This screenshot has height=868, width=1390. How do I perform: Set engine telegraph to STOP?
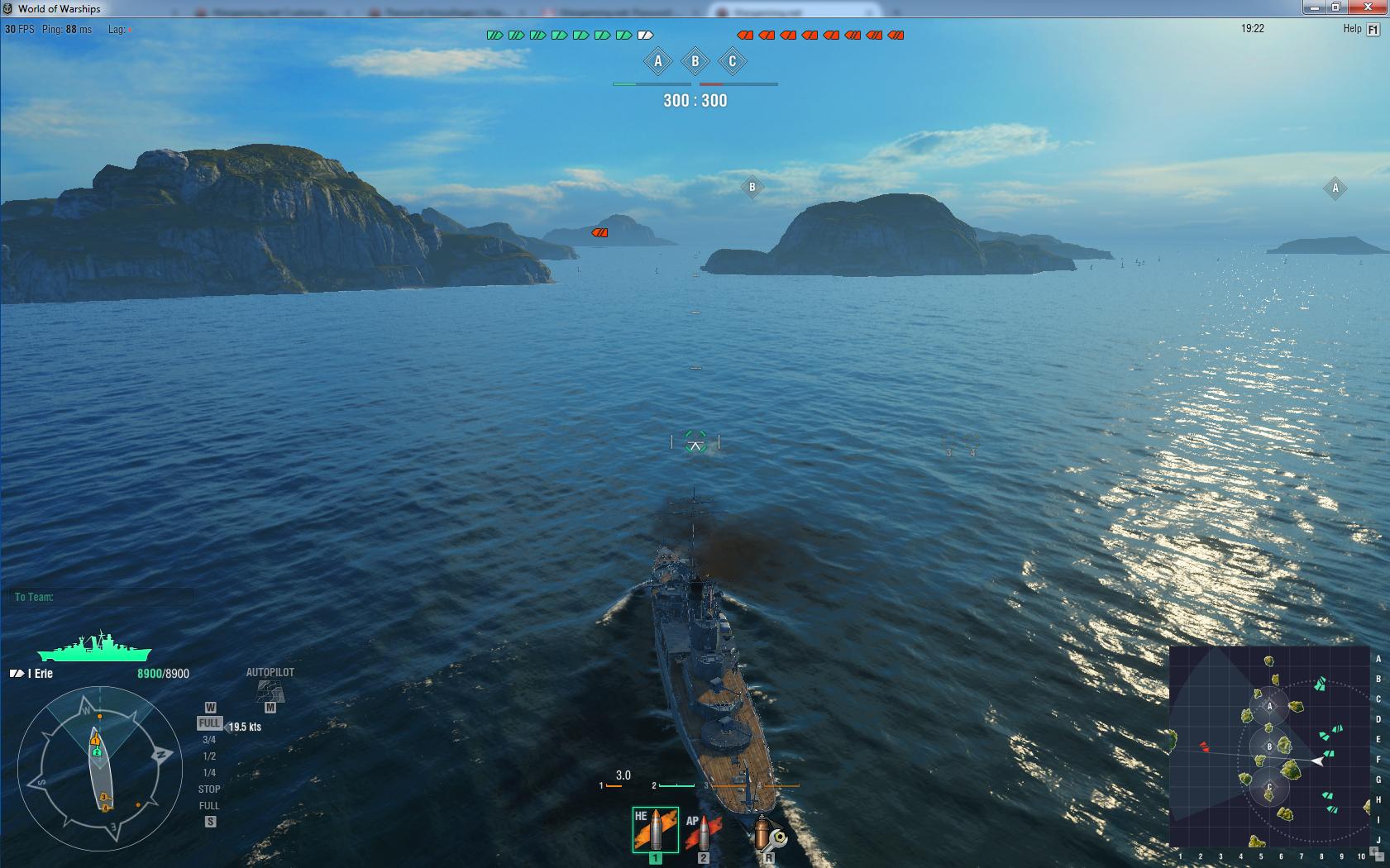pyautogui.click(x=209, y=789)
